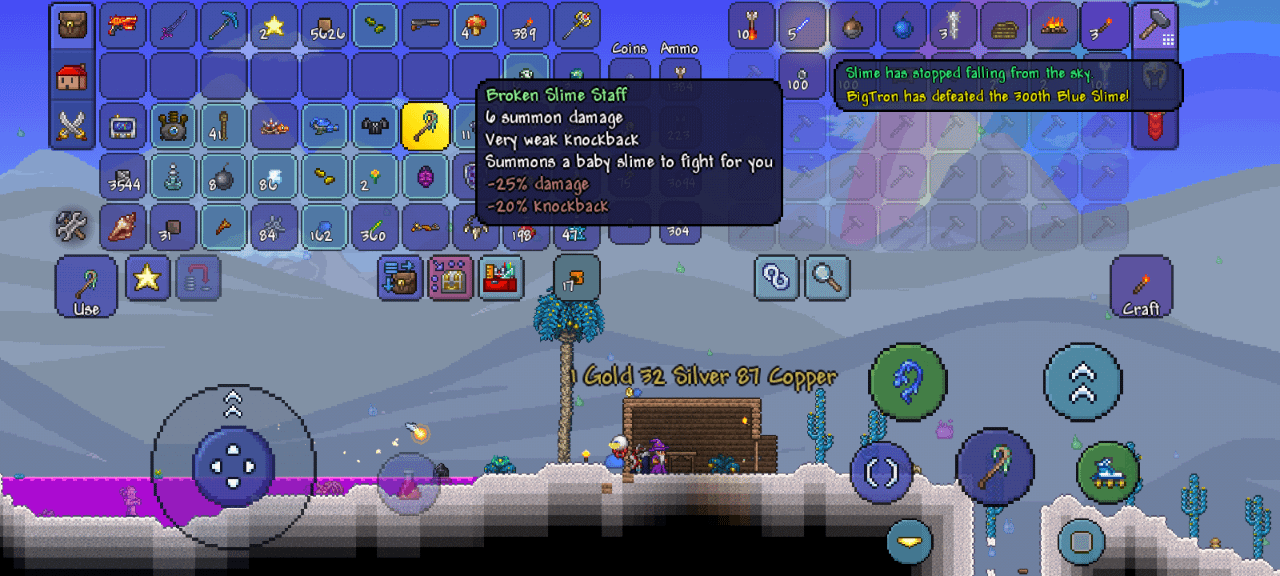This screenshot has height=576, width=1280.
Task: Open the crossed swords PvP tab
Action: click(72, 126)
